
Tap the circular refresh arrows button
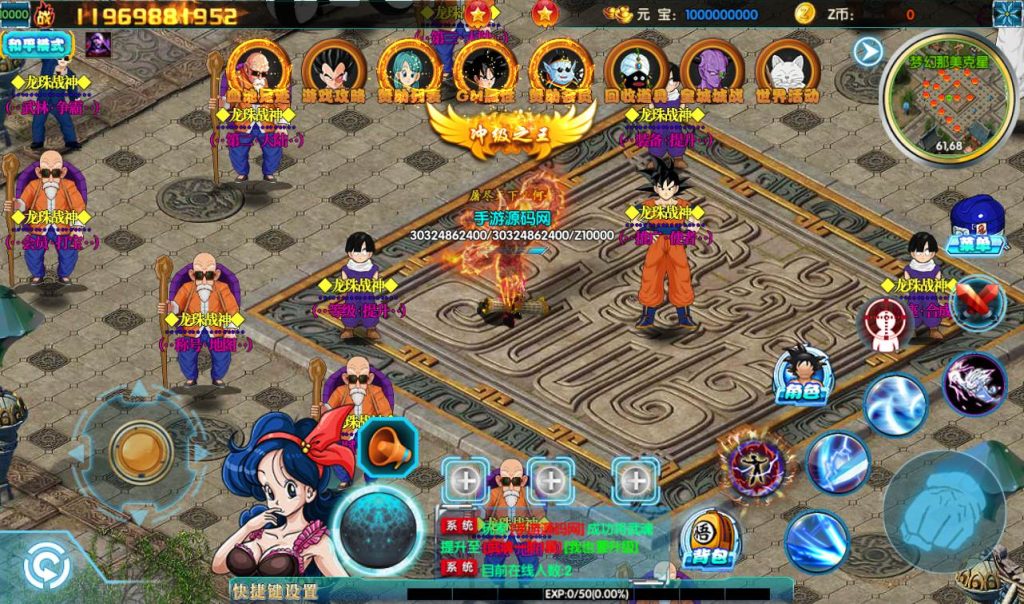(x=46, y=566)
